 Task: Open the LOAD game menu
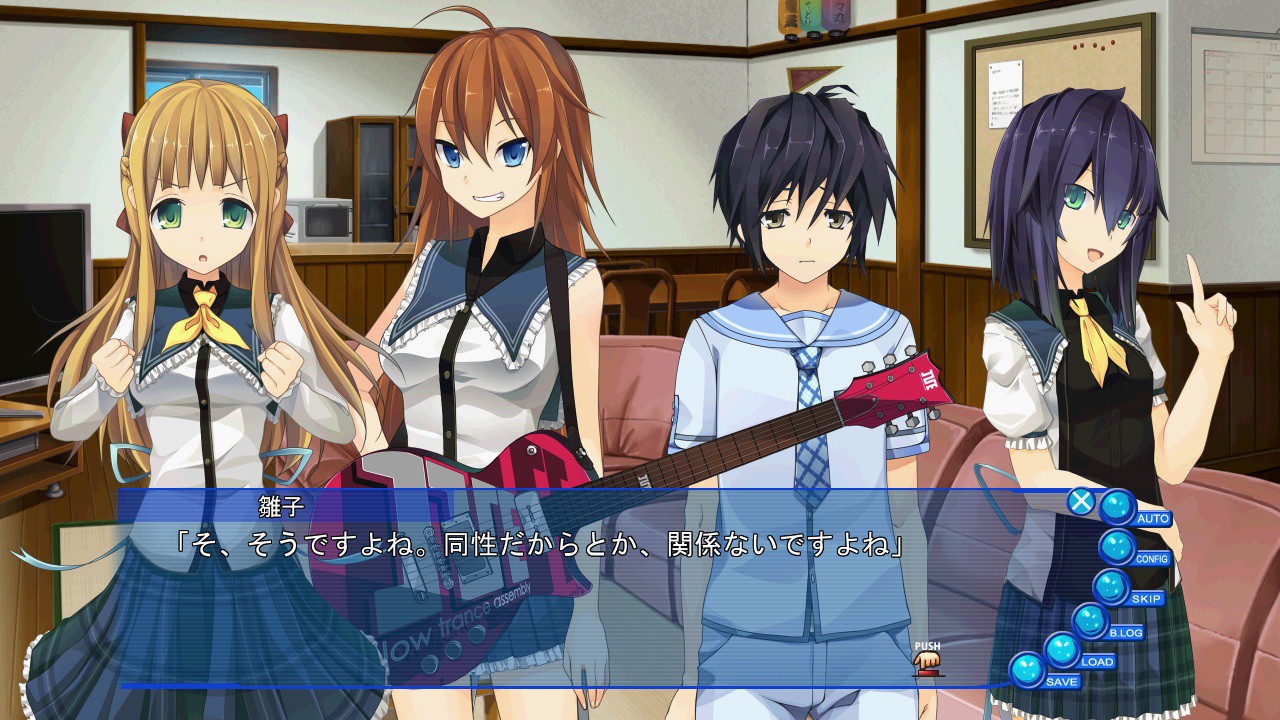coord(1063,650)
